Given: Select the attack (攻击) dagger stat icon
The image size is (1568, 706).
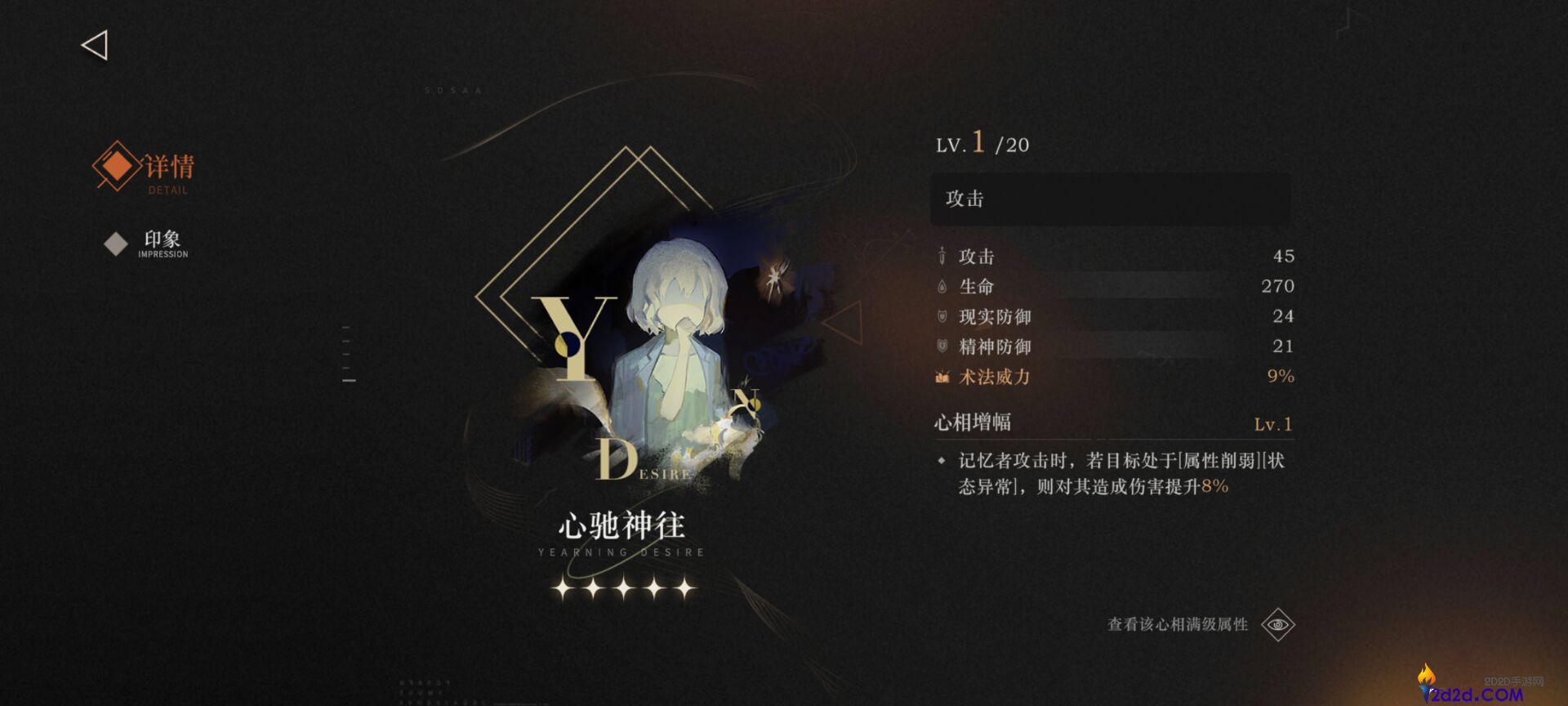Looking at the screenshot, I should click(941, 256).
